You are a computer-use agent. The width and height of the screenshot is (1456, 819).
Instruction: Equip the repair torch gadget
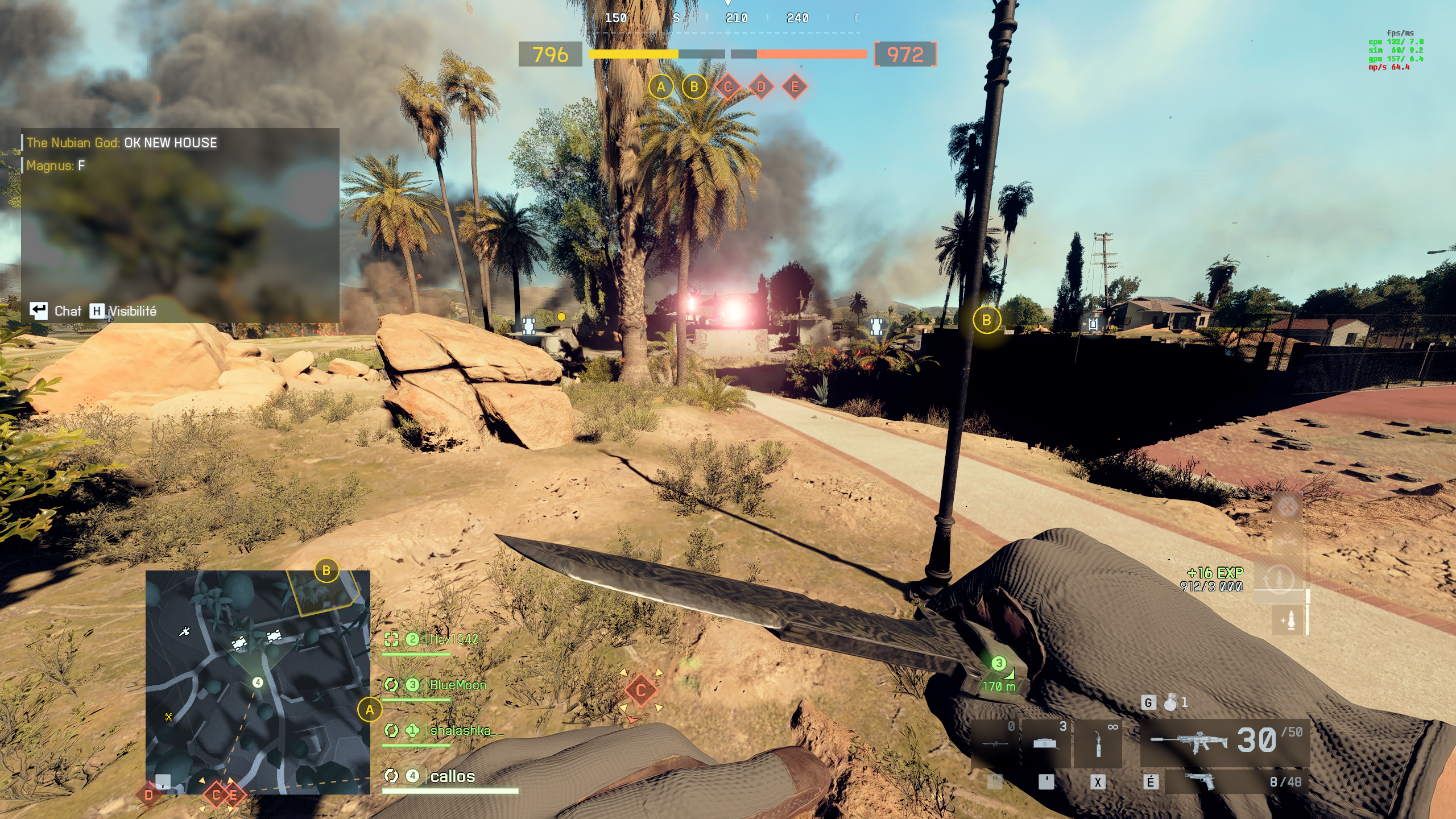1098,743
